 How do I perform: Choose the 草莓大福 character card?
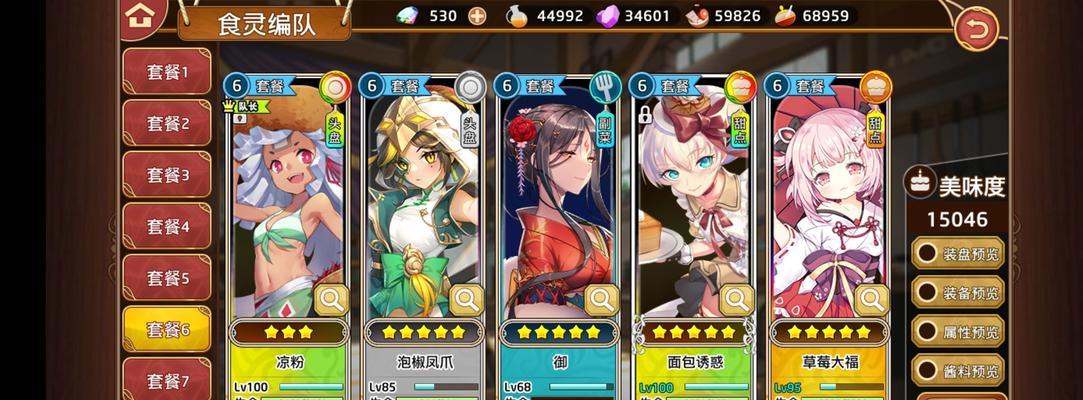pos(825,200)
